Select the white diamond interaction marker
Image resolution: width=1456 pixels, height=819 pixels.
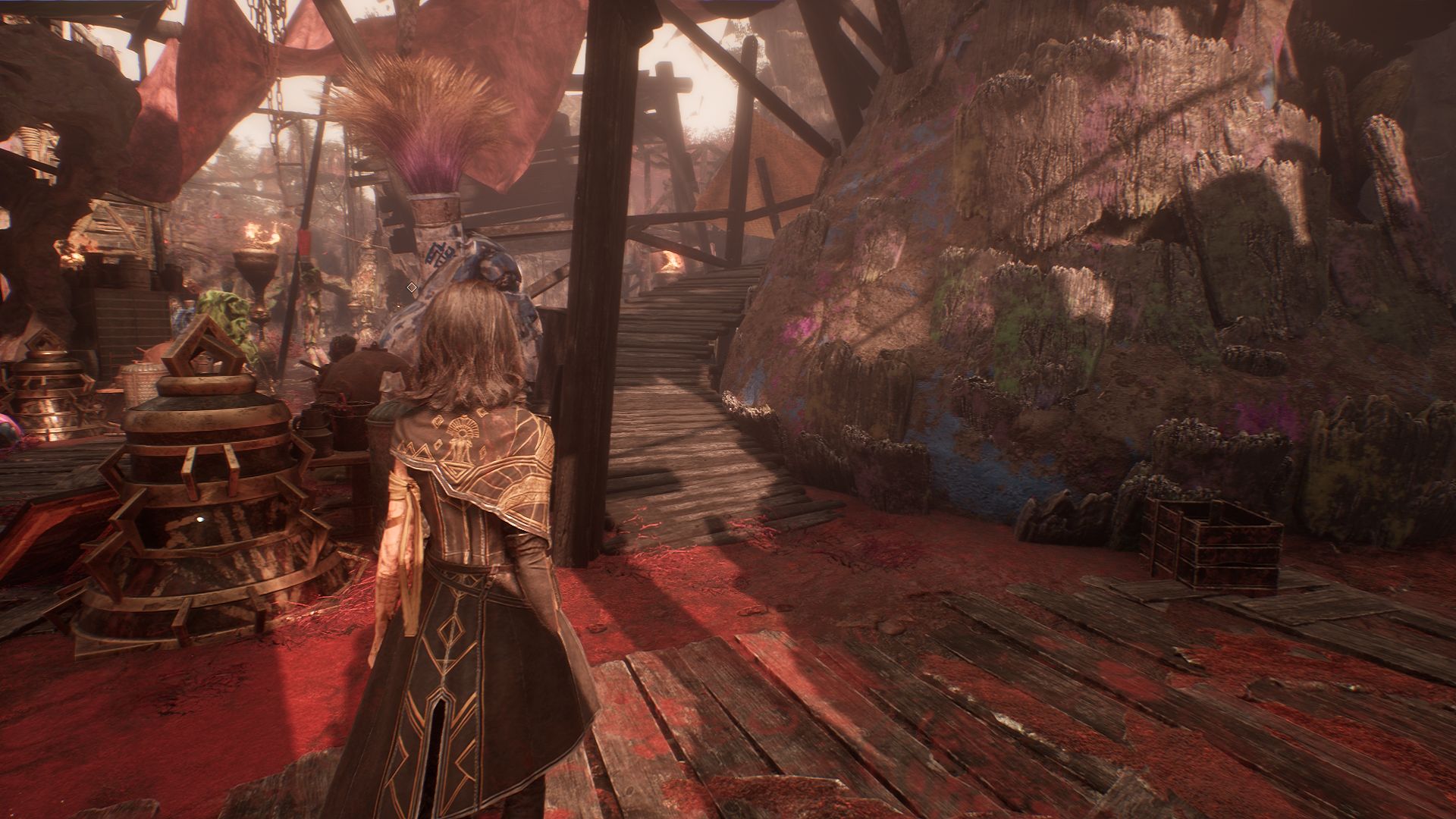click(412, 287)
